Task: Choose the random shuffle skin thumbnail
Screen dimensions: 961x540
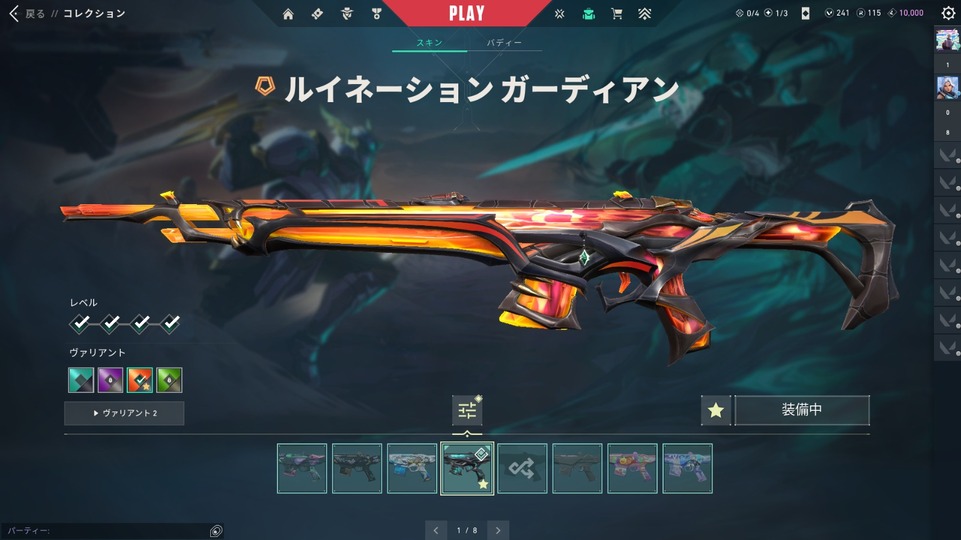Action: (522, 468)
